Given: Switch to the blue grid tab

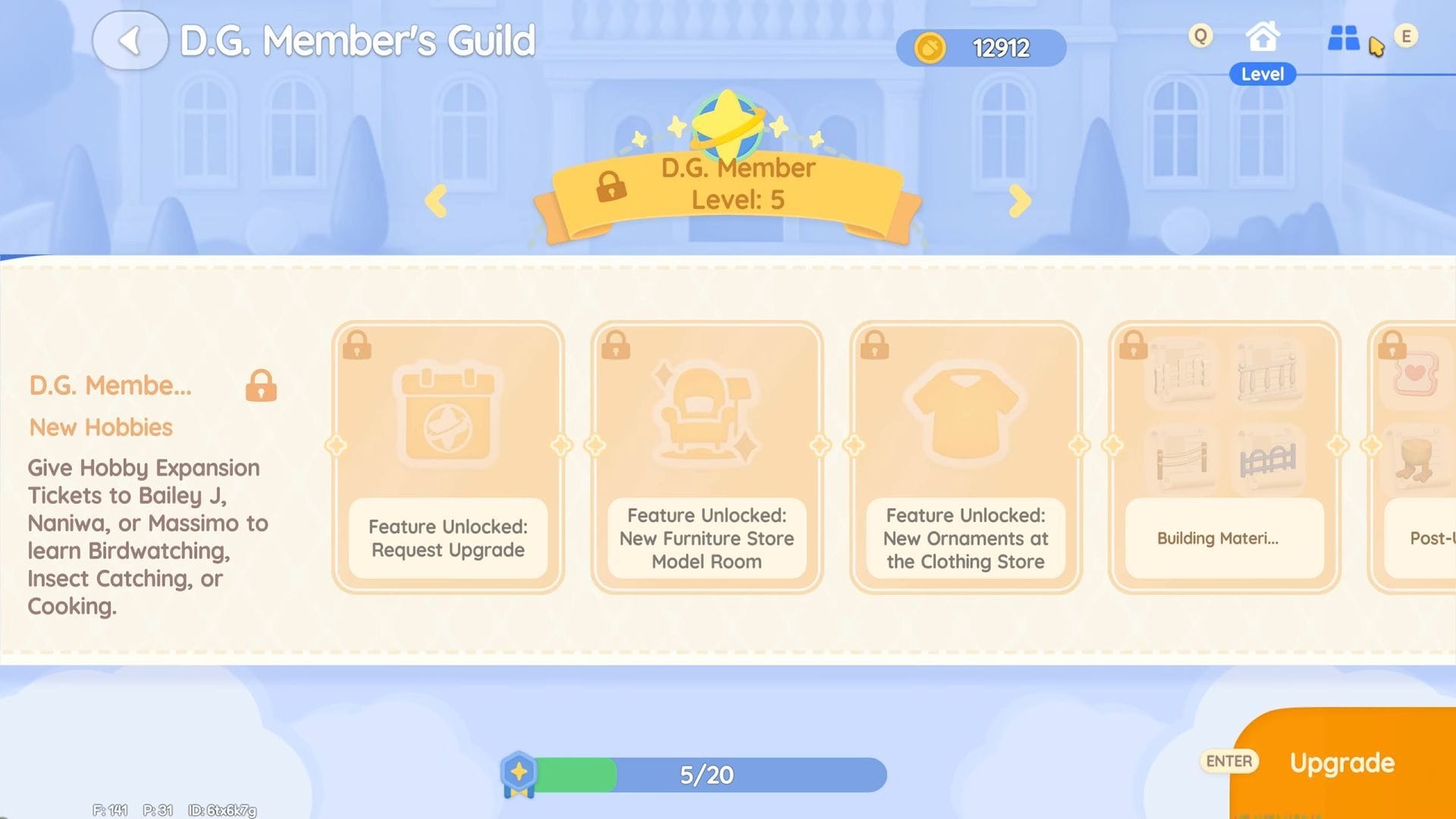Looking at the screenshot, I should (x=1343, y=38).
